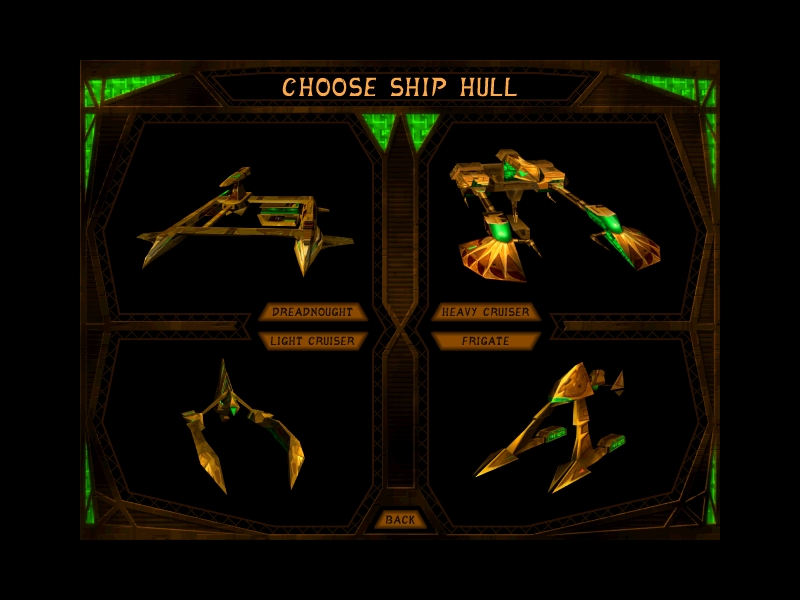Viewport: 800px width, 600px height.
Task: Choose the Frigate hull button
Action: [486, 341]
